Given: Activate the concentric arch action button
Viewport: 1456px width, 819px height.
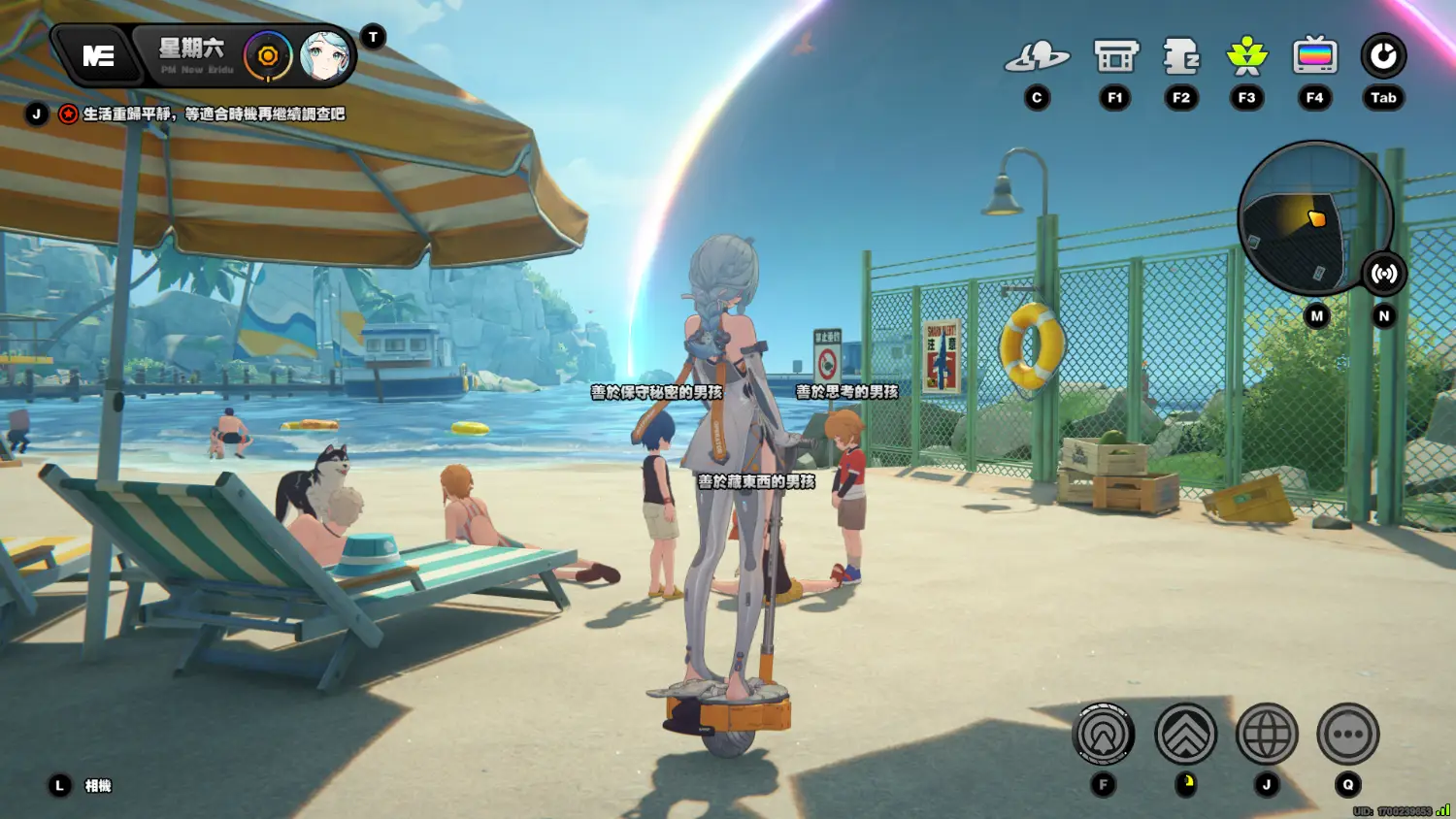Looking at the screenshot, I should 1104,735.
